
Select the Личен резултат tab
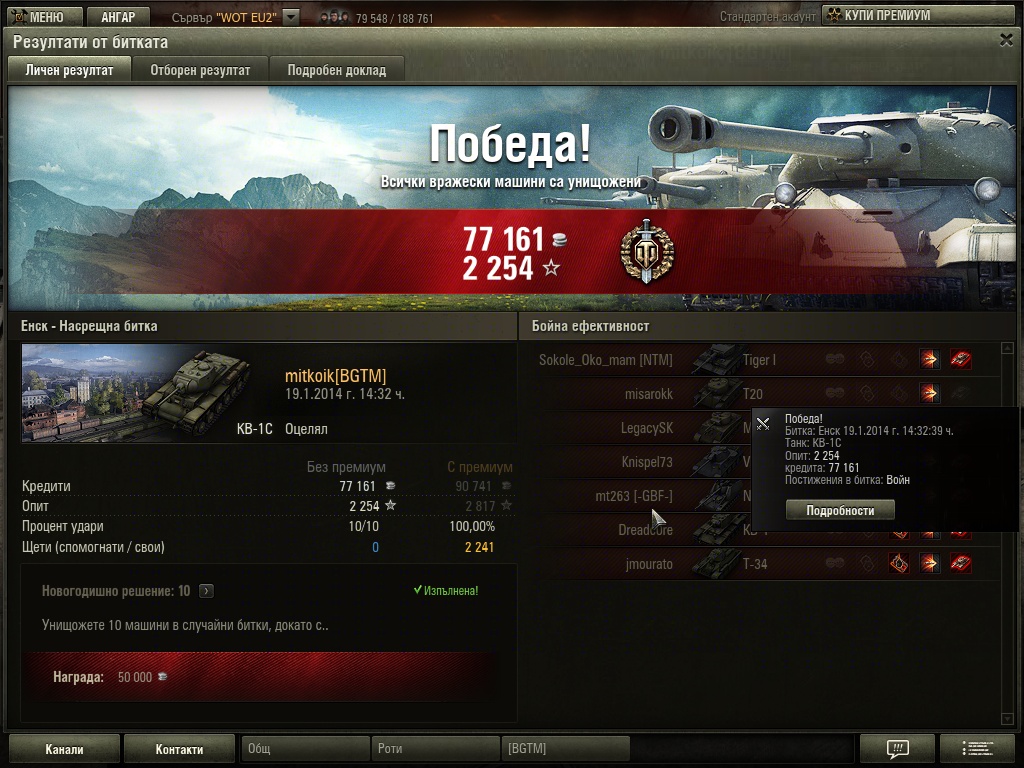69,70
